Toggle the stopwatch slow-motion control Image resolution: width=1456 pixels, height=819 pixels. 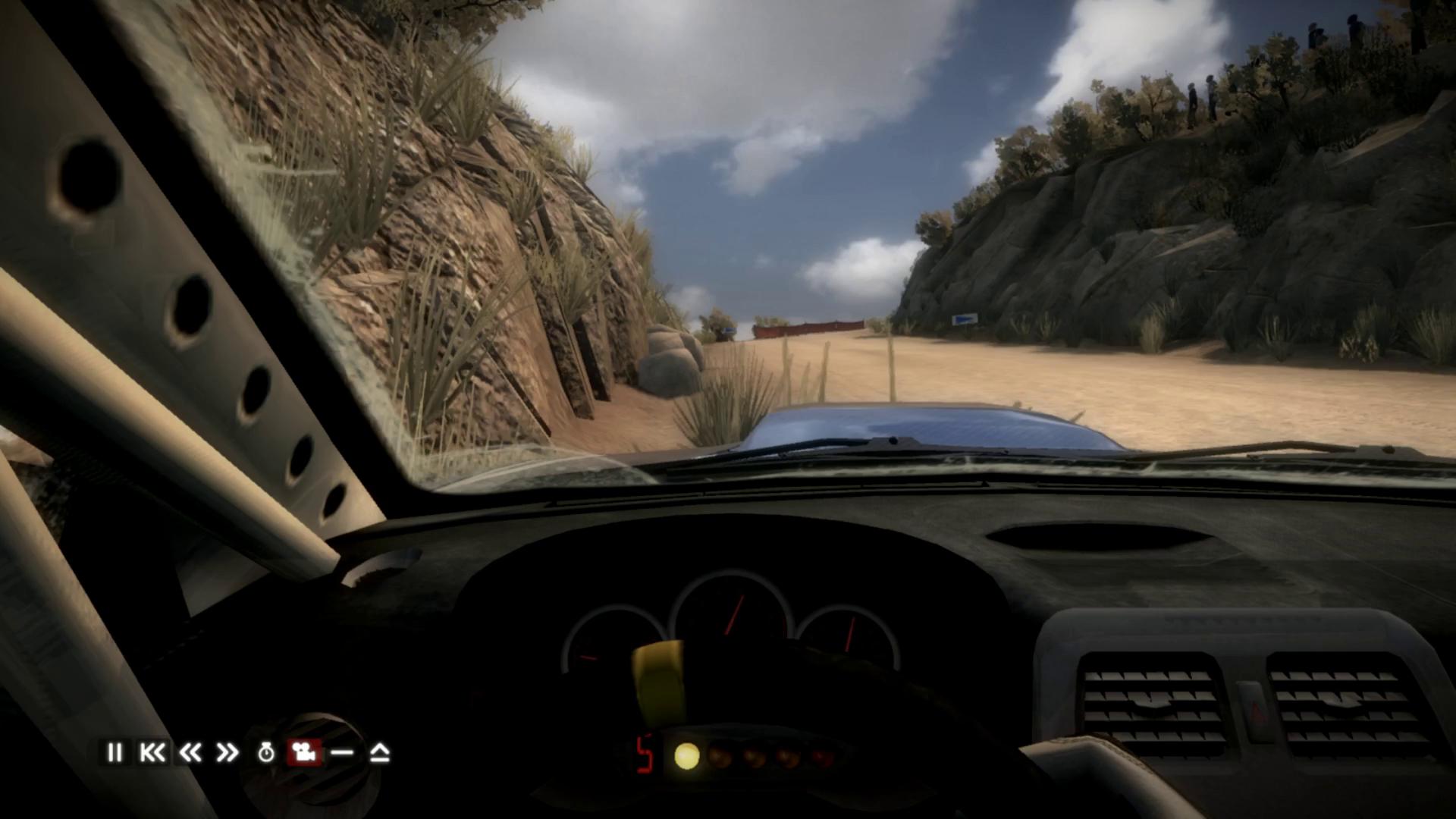pos(266,752)
